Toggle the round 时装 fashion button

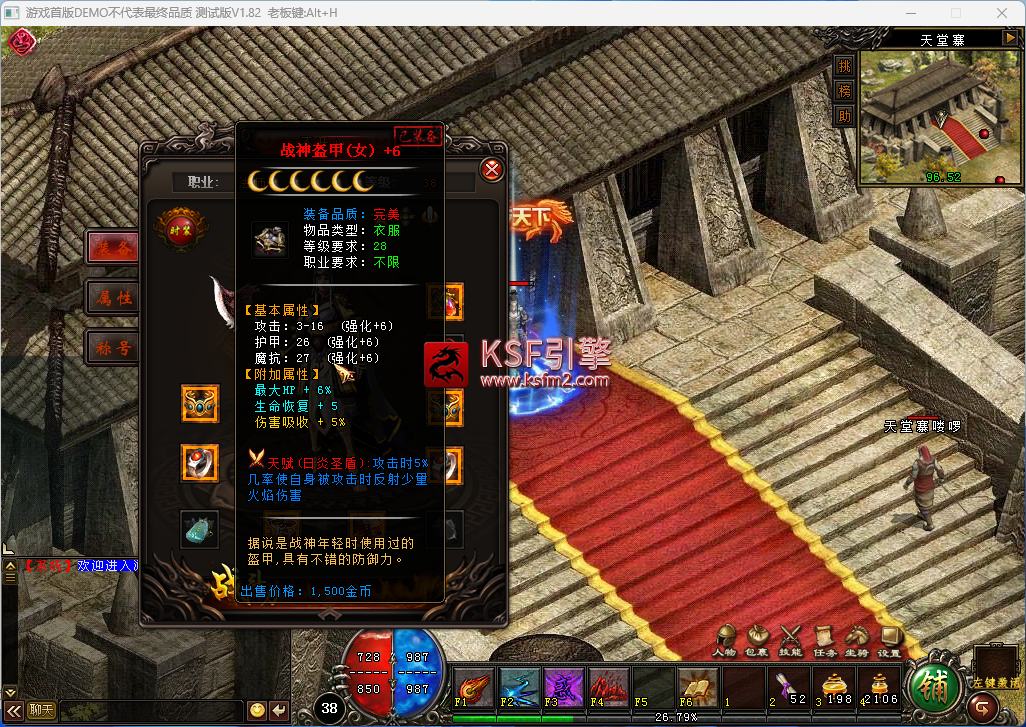(181, 227)
